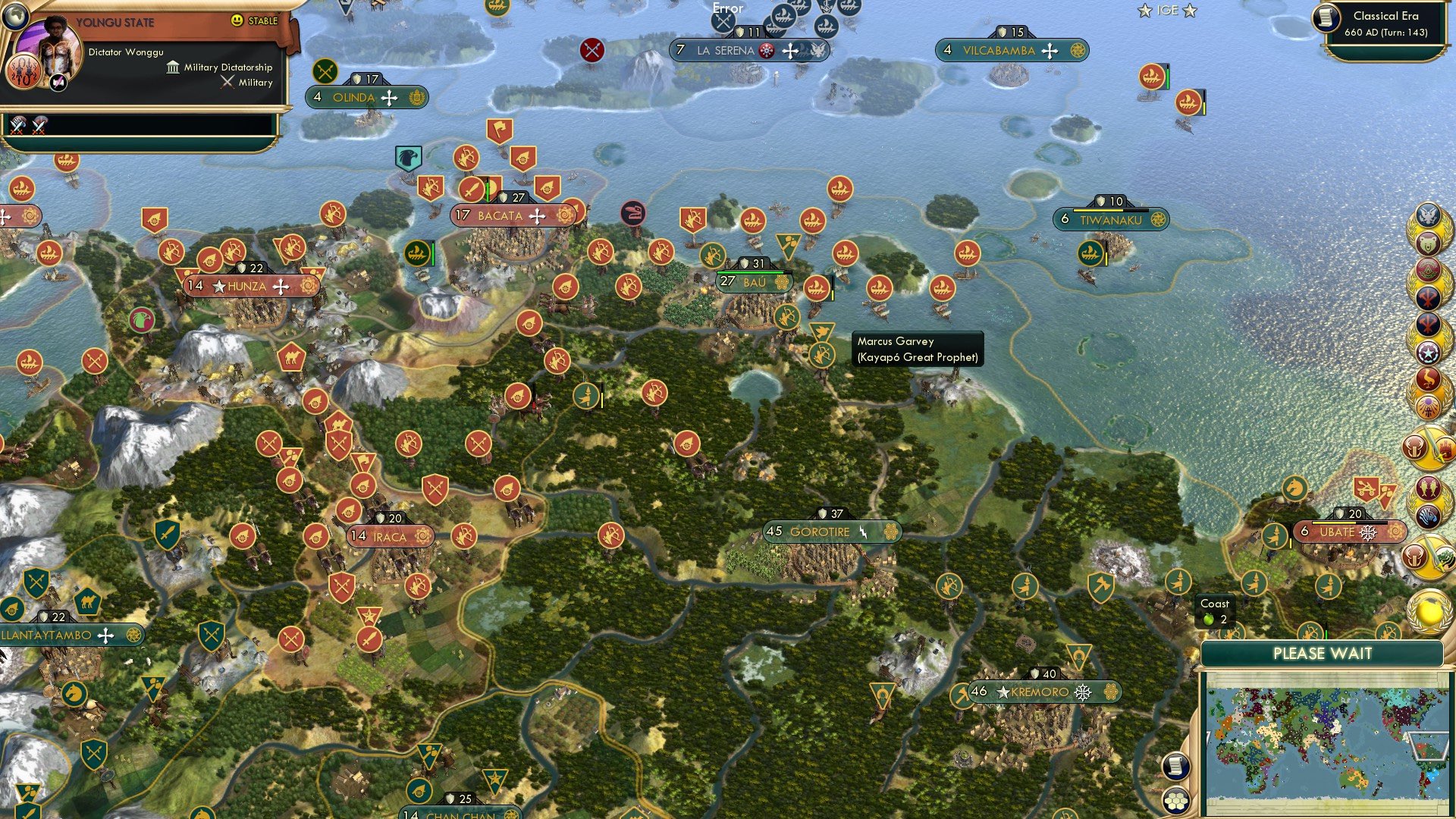Open the notification log scroll icon beside minimap
1456x819 pixels.
pyautogui.click(x=1175, y=767)
